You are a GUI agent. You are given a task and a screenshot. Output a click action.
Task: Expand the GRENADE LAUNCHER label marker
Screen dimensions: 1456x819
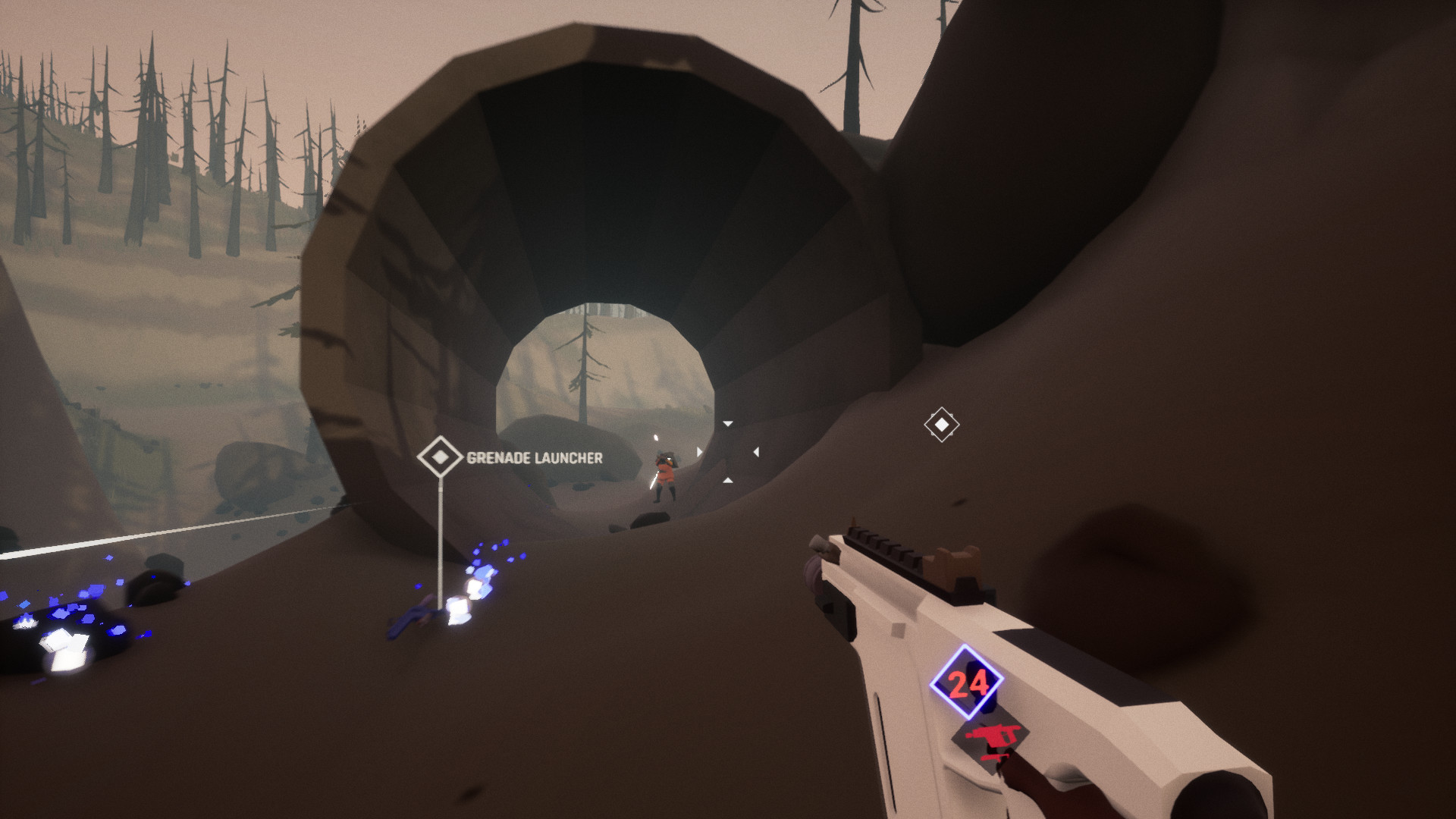point(533,458)
